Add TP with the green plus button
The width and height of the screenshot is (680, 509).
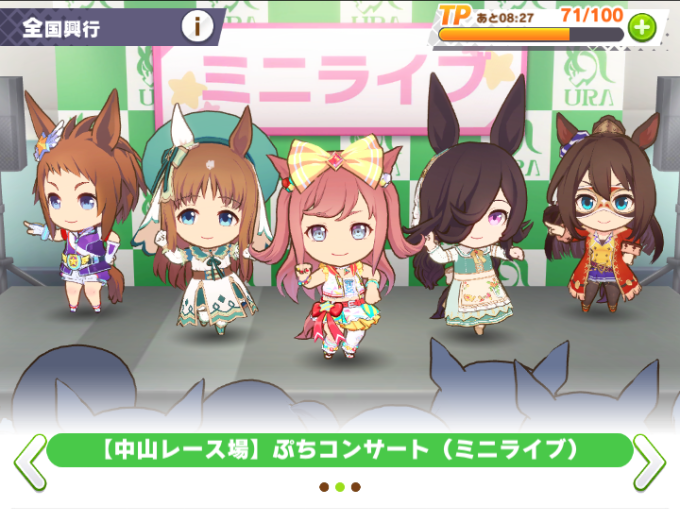641,29
